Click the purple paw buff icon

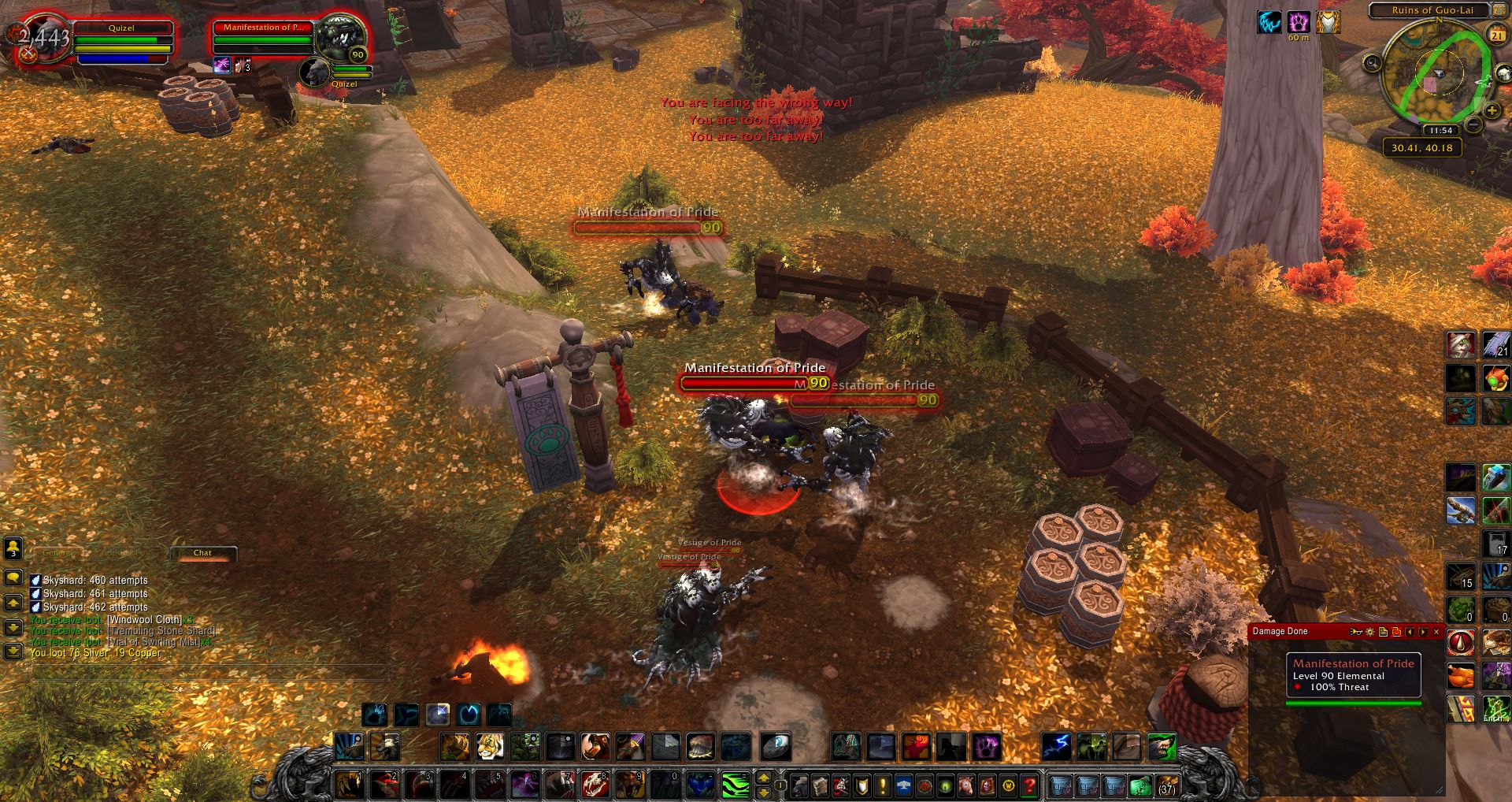pyautogui.click(x=1299, y=22)
